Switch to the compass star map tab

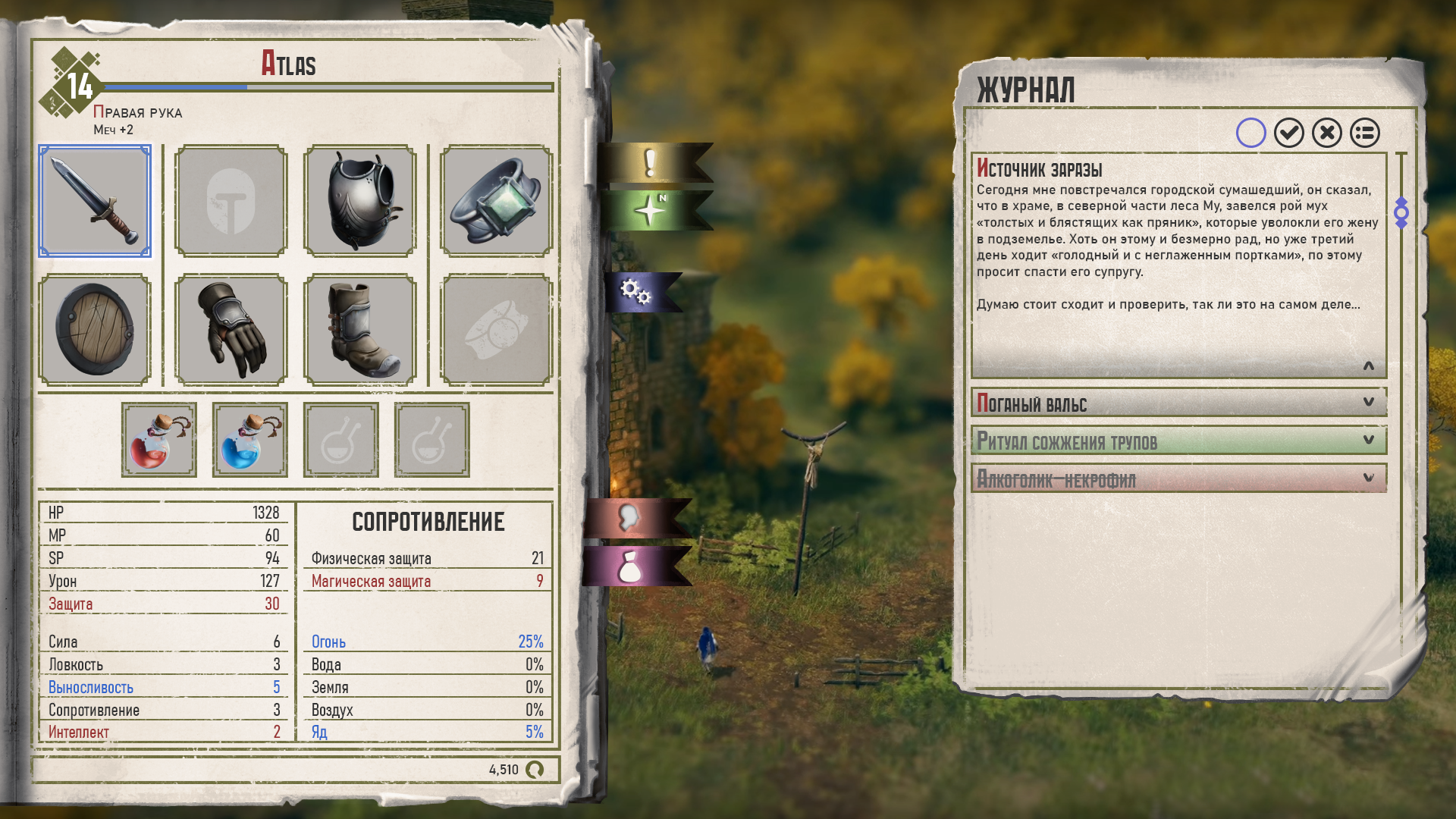[x=651, y=210]
